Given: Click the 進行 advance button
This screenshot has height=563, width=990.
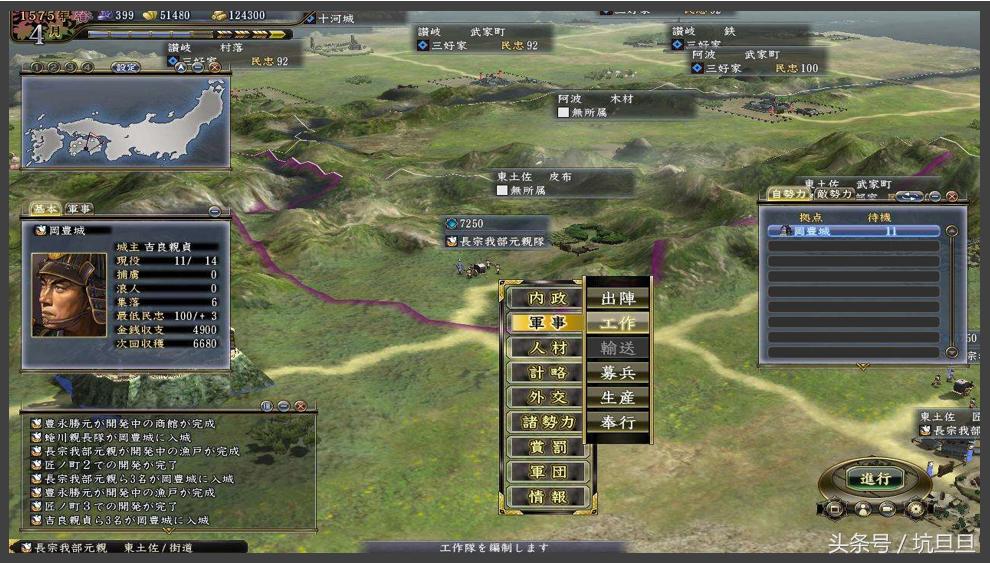Looking at the screenshot, I should 874,478.
